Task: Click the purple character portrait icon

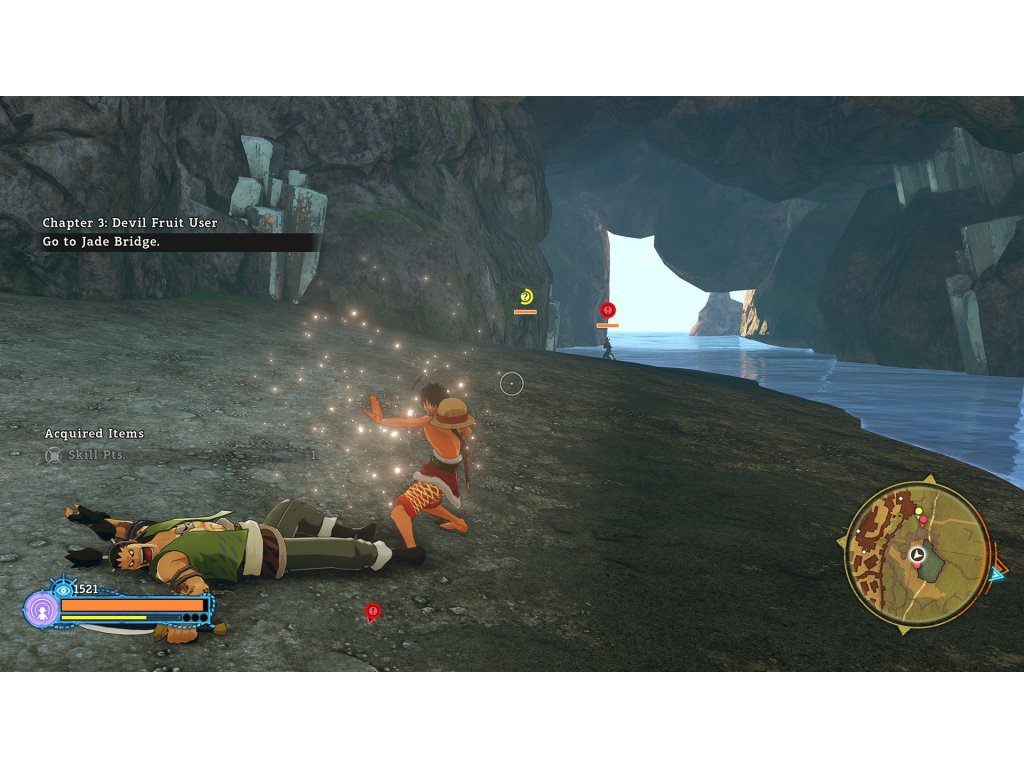Action: pos(41,609)
